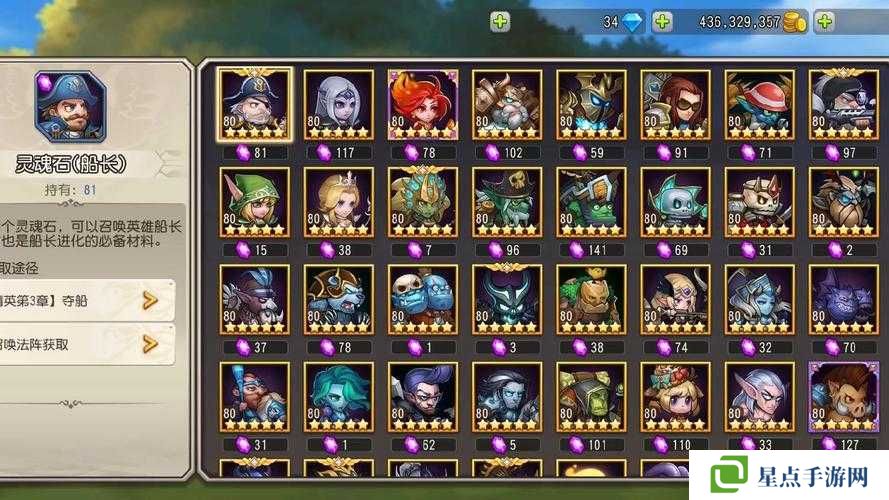The height and width of the screenshot is (500, 889).
Task: Select the green orc with 101 stones
Action: [591, 396]
